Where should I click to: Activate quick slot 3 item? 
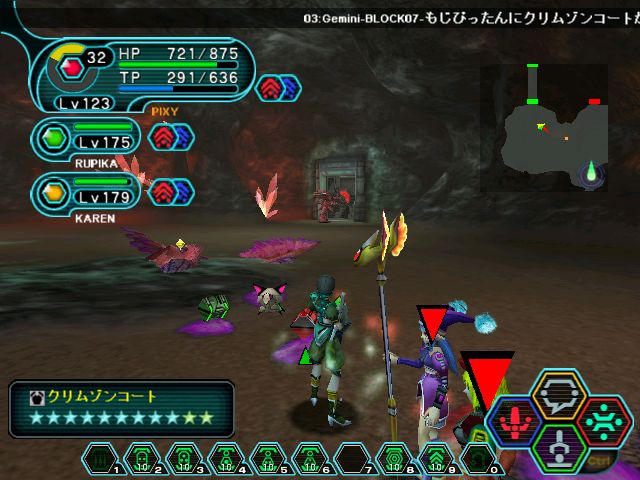tap(185, 458)
